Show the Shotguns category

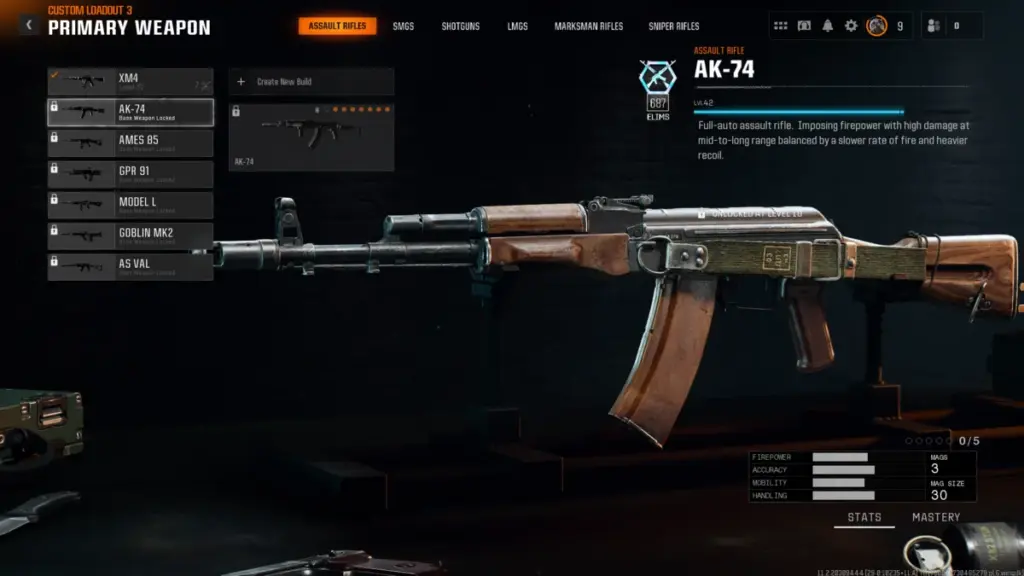pyautogui.click(x=461, y=26)
